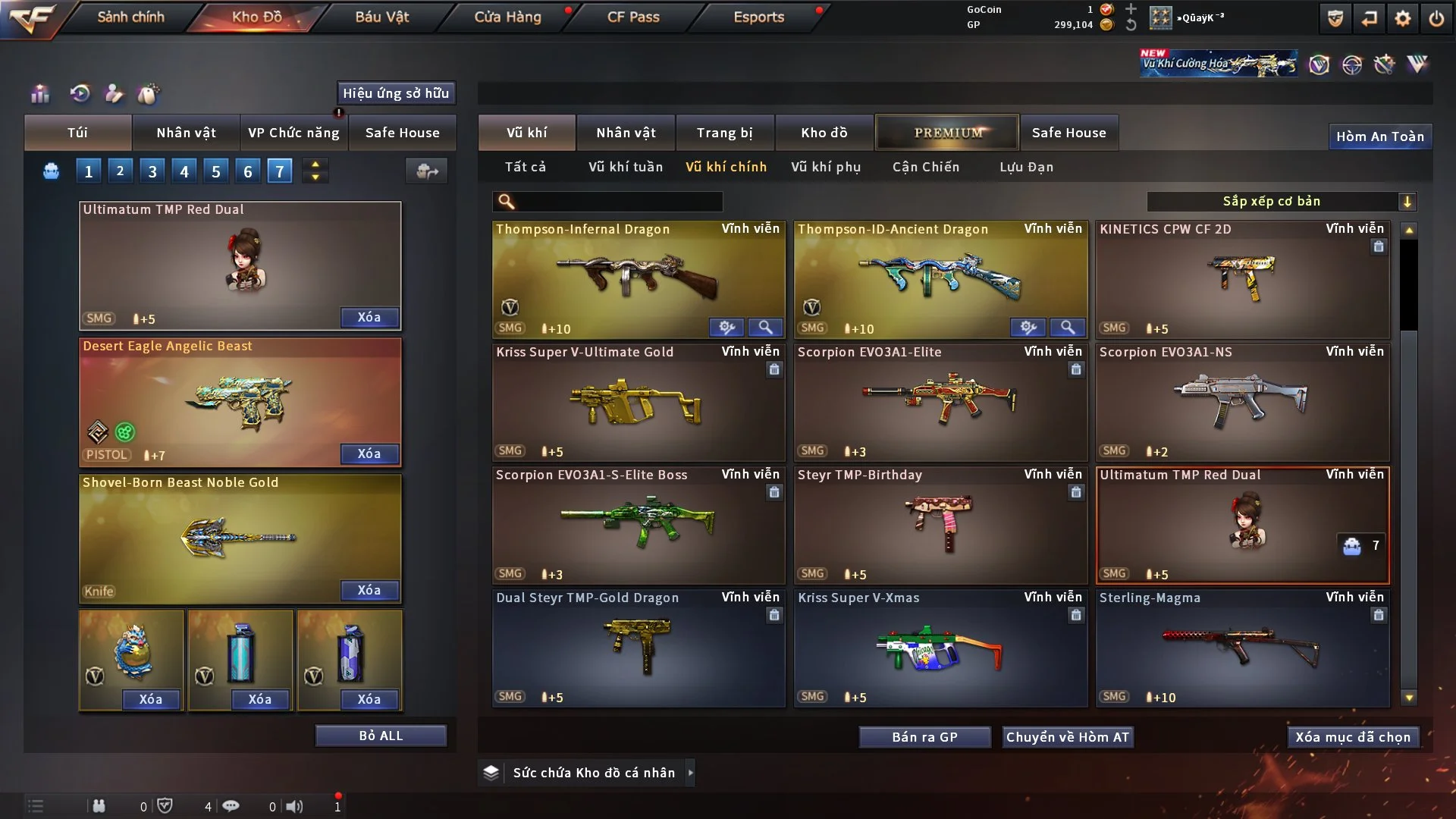Click Chuyển về Hòm AT button
Image resolution: width=1456 pixels, height=819 pixels.
tap(1067, 737)
